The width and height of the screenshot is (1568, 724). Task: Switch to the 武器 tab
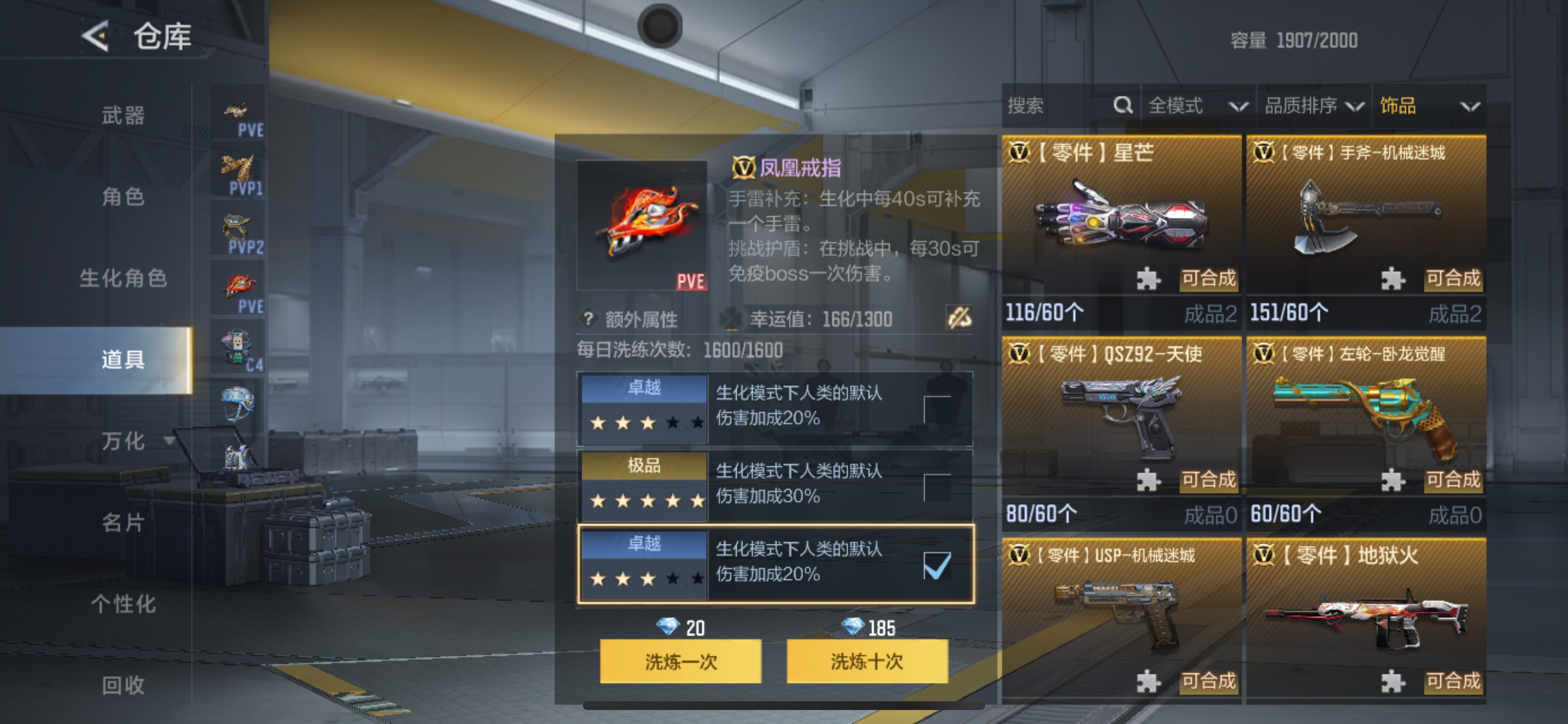tap(122, 115)
